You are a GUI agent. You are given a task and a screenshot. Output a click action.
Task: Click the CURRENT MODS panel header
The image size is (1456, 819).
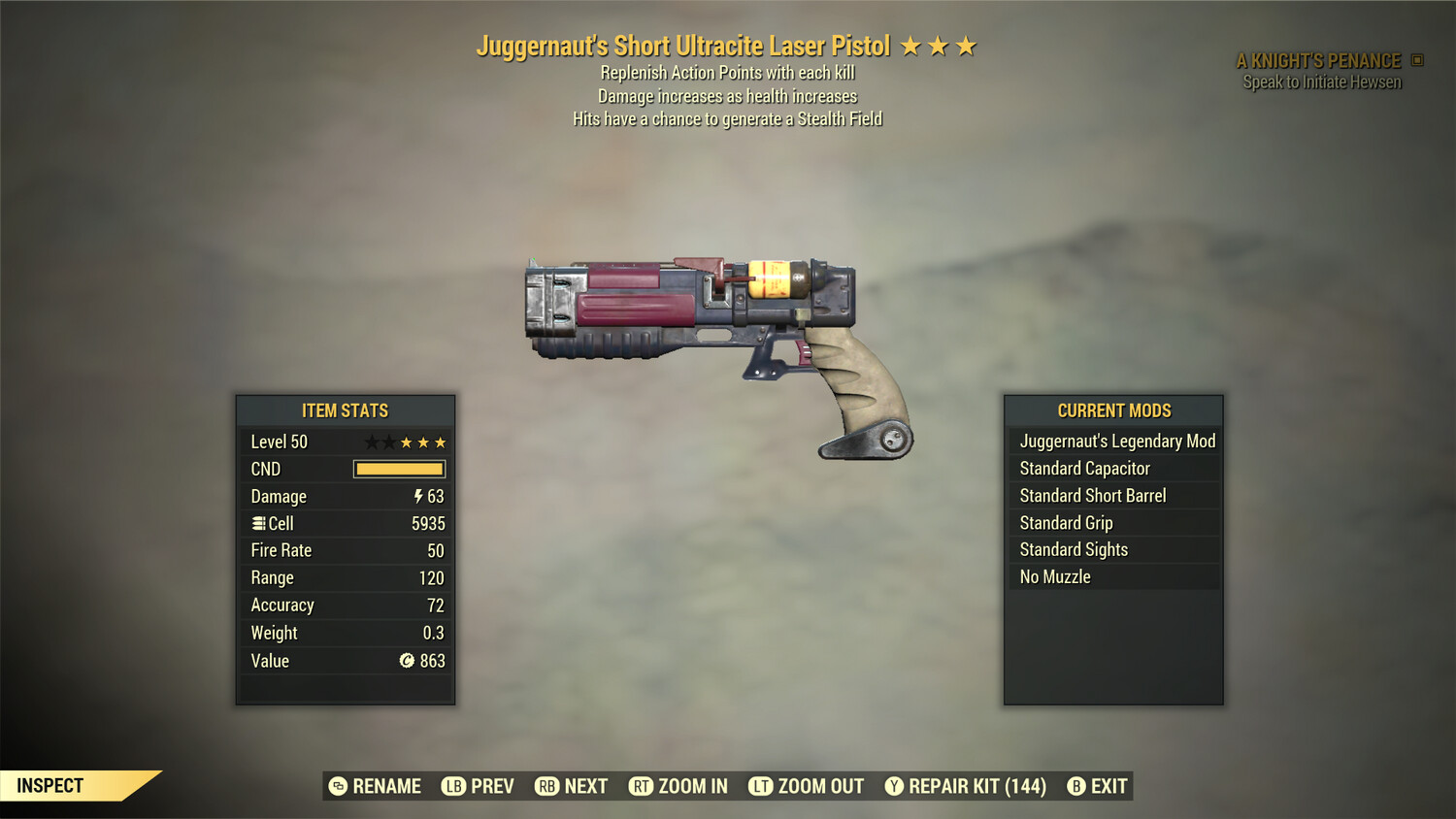1112,409
